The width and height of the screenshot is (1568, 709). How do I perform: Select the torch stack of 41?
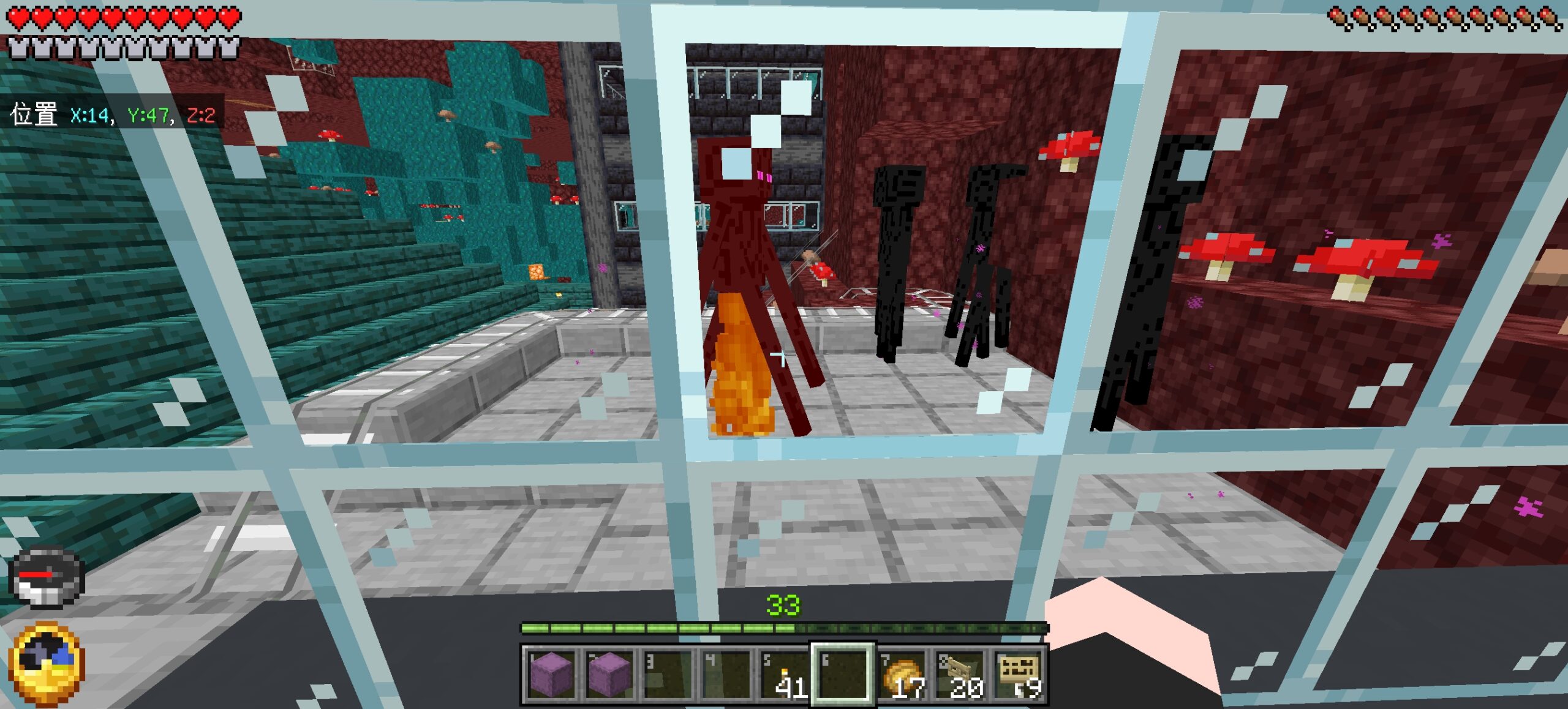pyautogui.click(x=785, y=674)
